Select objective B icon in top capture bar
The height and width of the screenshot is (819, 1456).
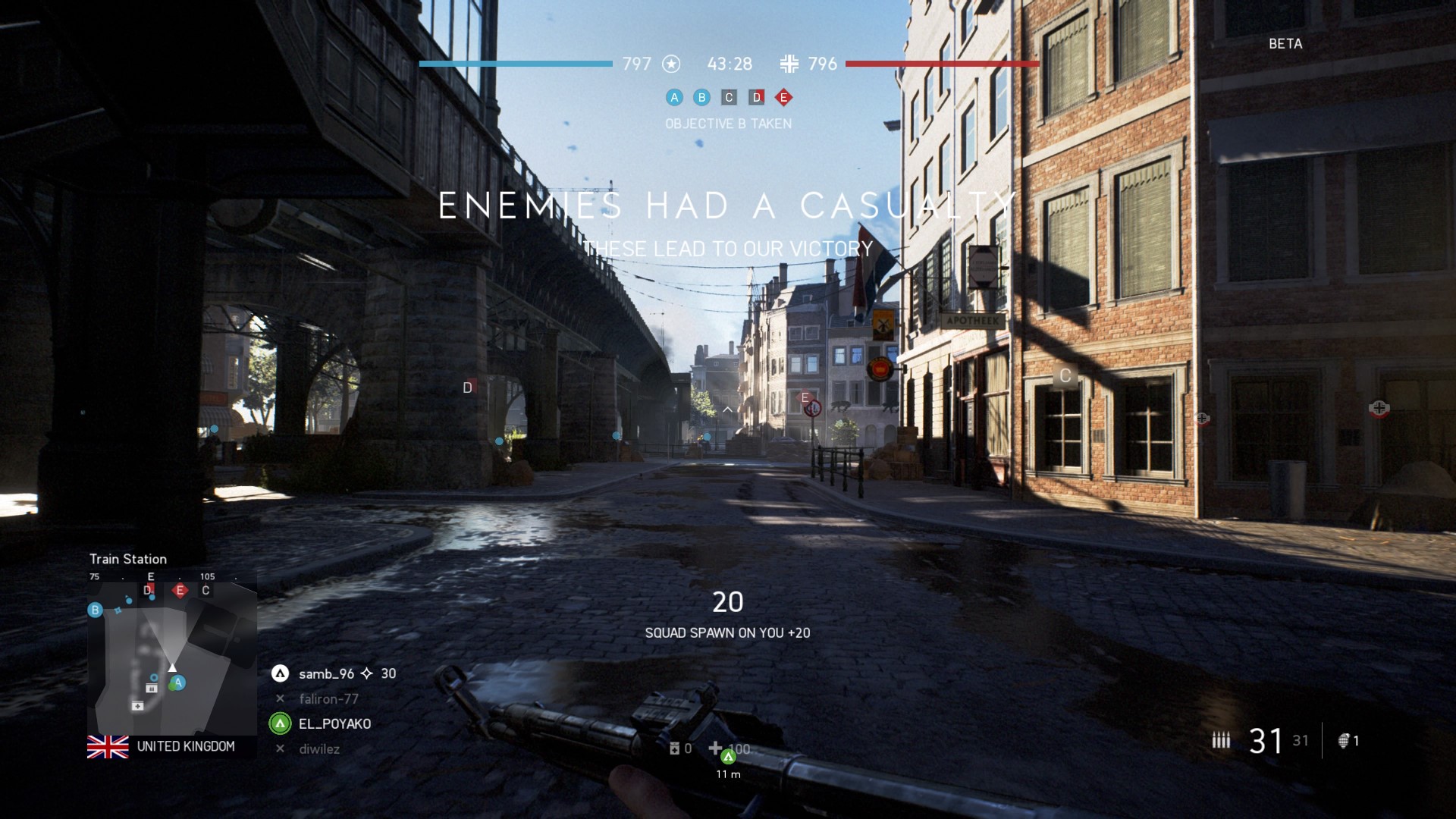tap(701, 97)
